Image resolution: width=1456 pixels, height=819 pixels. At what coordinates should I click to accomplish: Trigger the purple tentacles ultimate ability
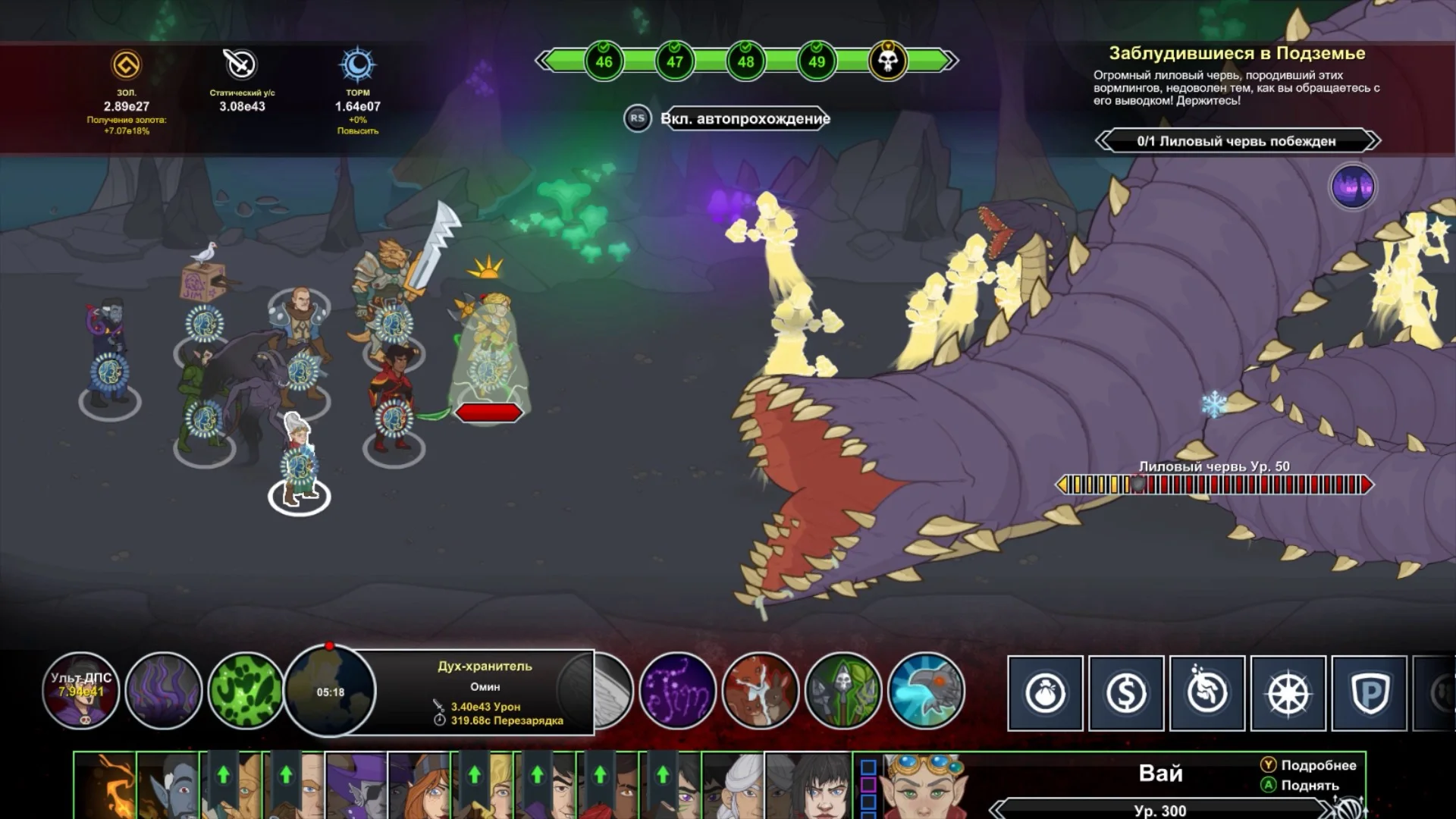(x=164, y=691)
